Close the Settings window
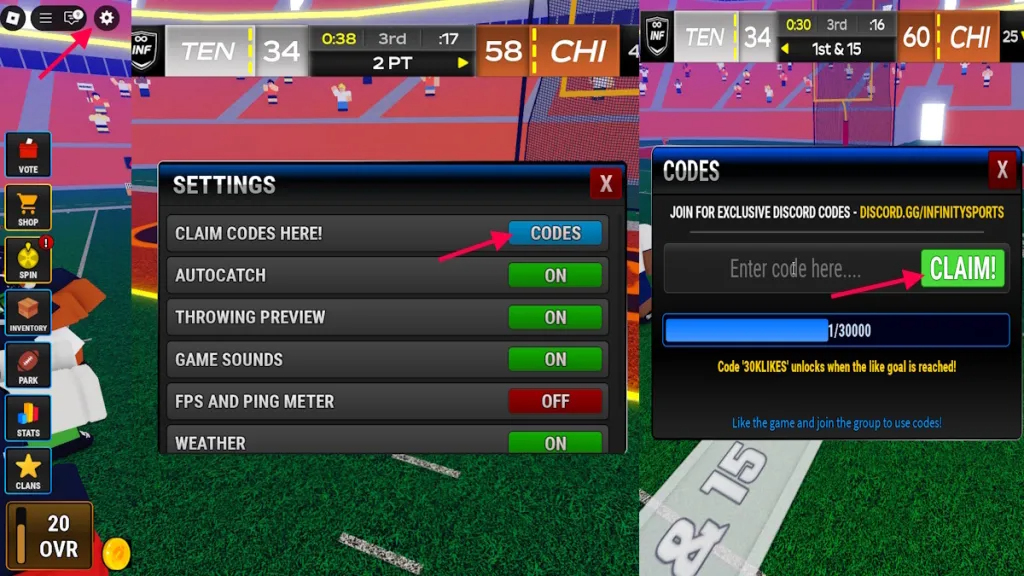Image resolution: width=1024 pixels, height=576 pixels. (x=605, y=184)
